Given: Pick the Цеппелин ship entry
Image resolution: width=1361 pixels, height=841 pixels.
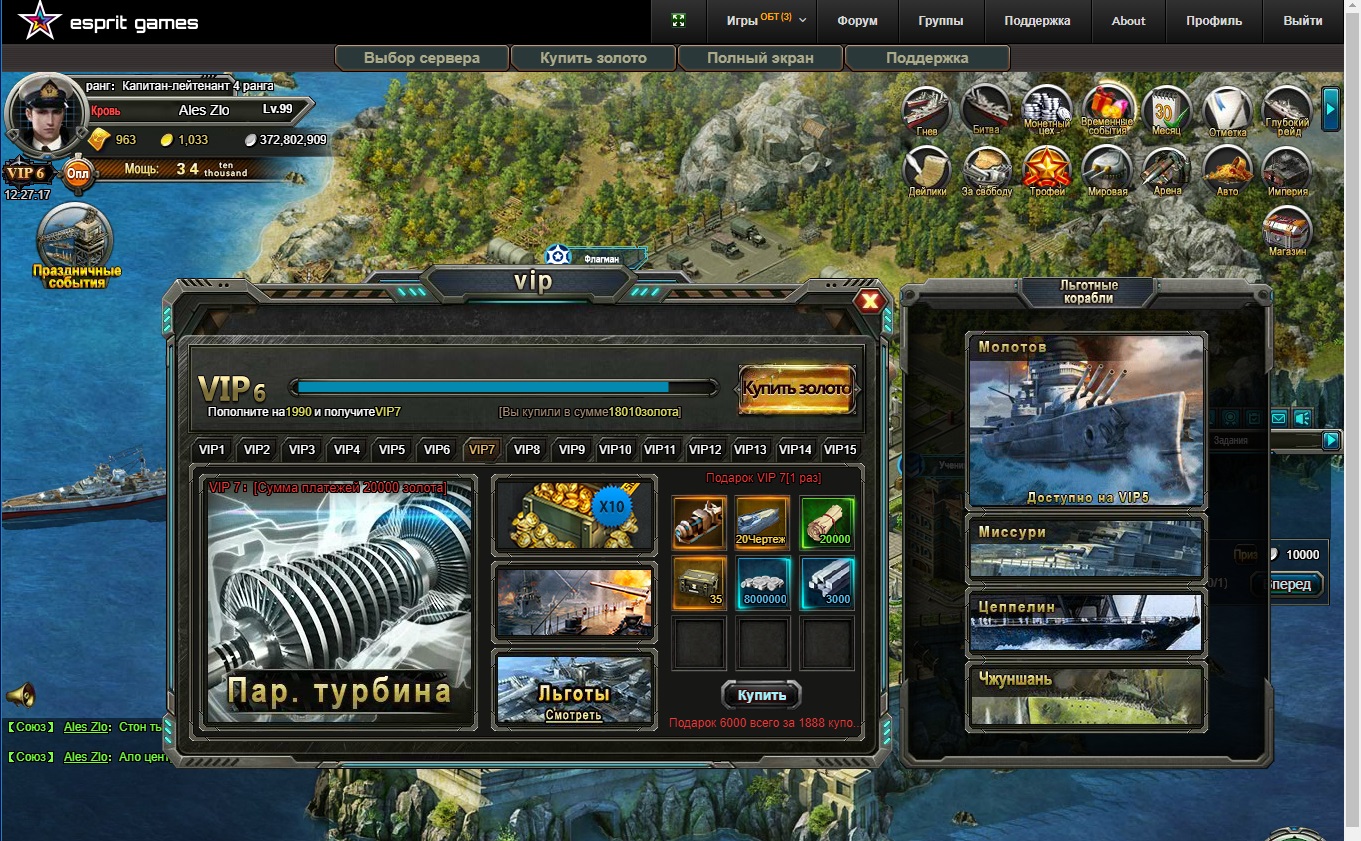Looking at the screenshot, I should tap(1086, 621).
